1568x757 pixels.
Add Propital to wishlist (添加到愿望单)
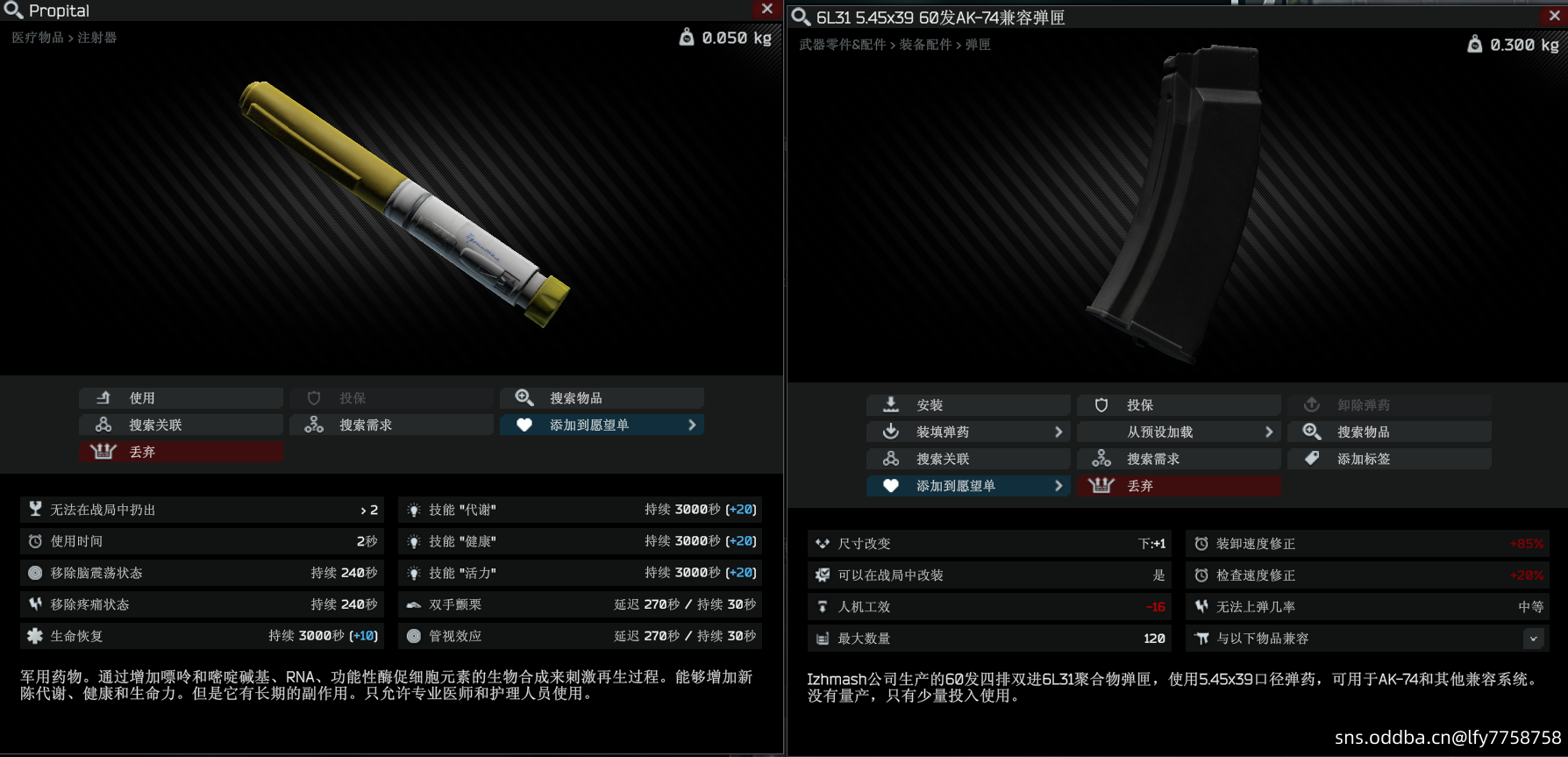tap(602, 425)
